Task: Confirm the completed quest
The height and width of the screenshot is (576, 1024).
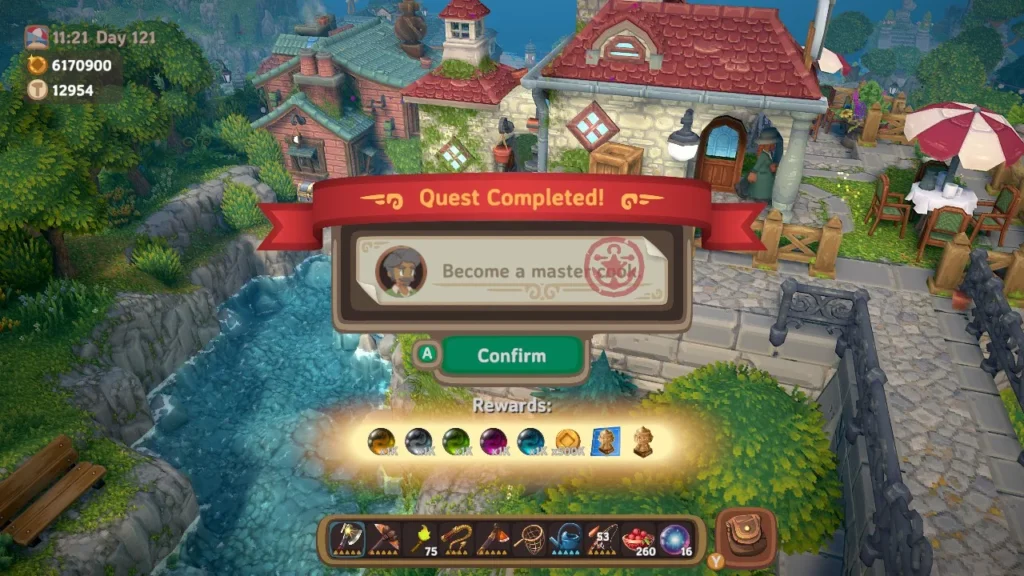Action: pos(511,356)
